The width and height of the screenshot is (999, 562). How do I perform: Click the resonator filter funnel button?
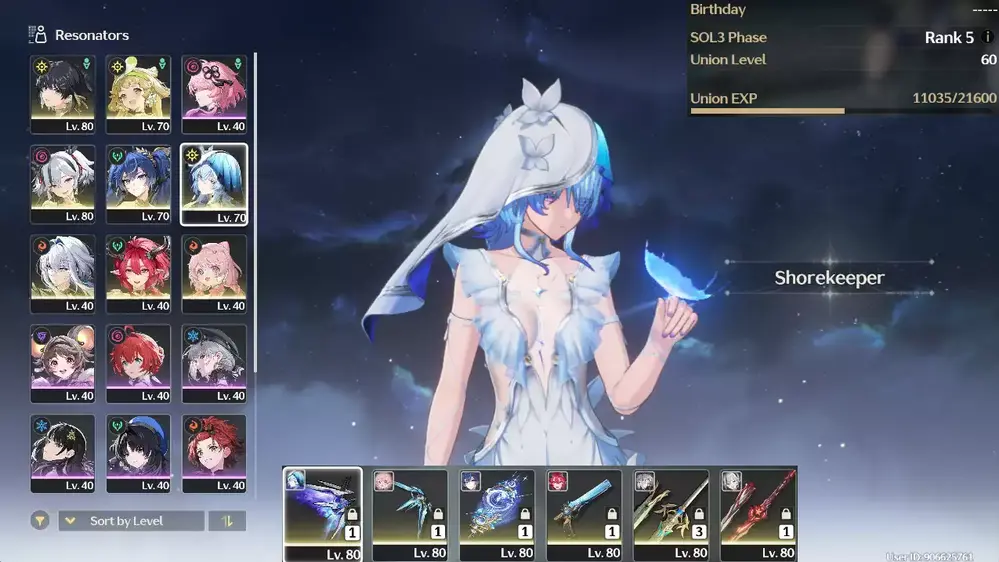point(39,521)
